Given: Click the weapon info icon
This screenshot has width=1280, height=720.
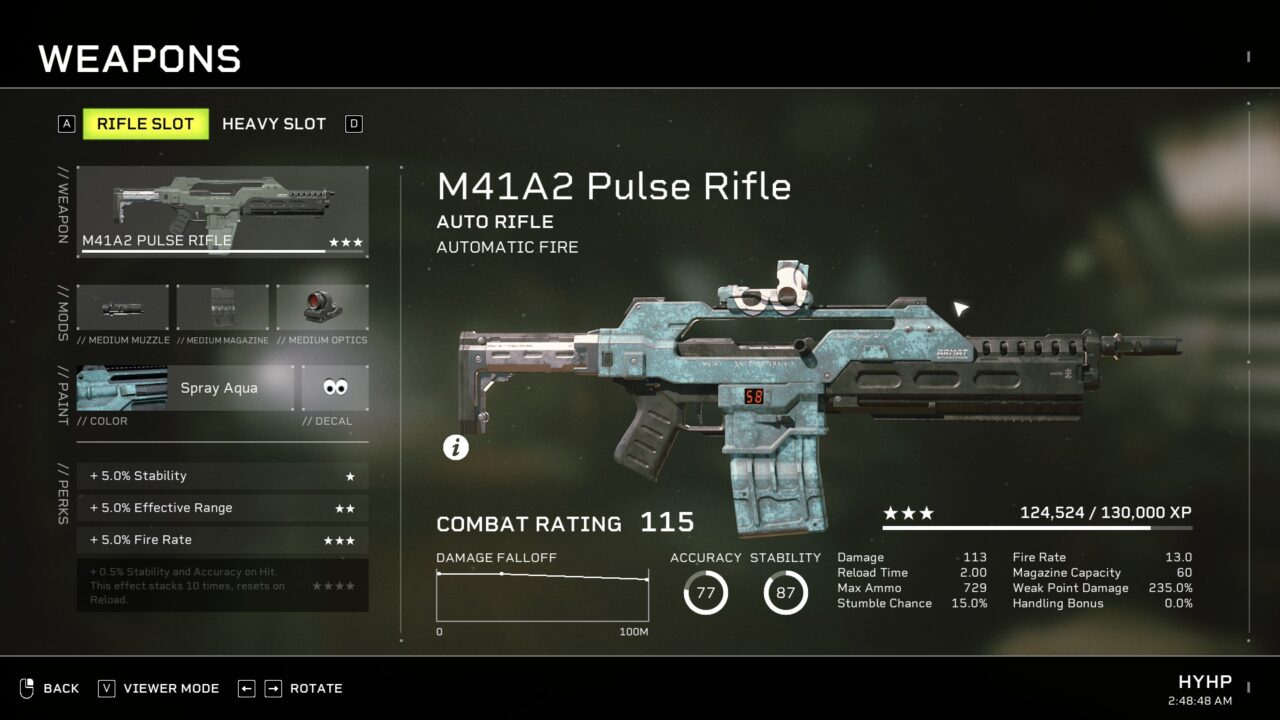Looking at the screenshot, I should [456, 448].
